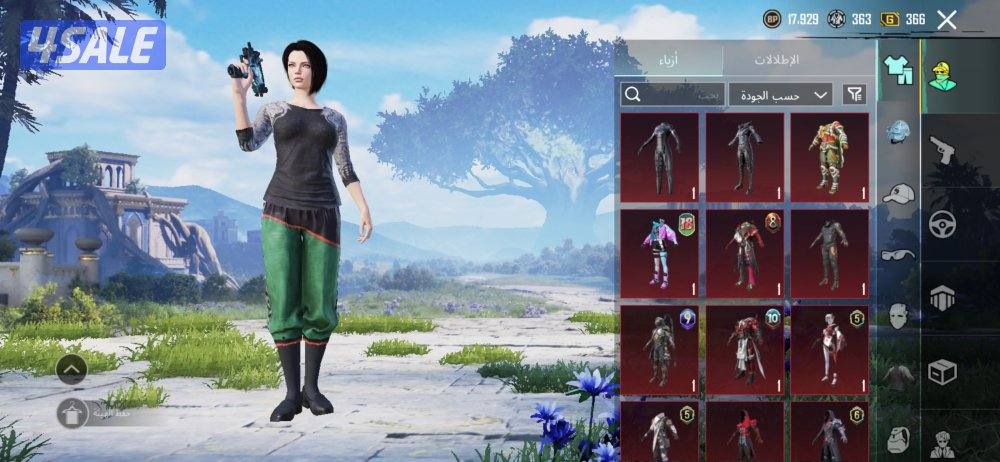Select the pink jacket outfit with teal hair
Viewport: 1000px width, 462px height.
click(x=659, y=253)
